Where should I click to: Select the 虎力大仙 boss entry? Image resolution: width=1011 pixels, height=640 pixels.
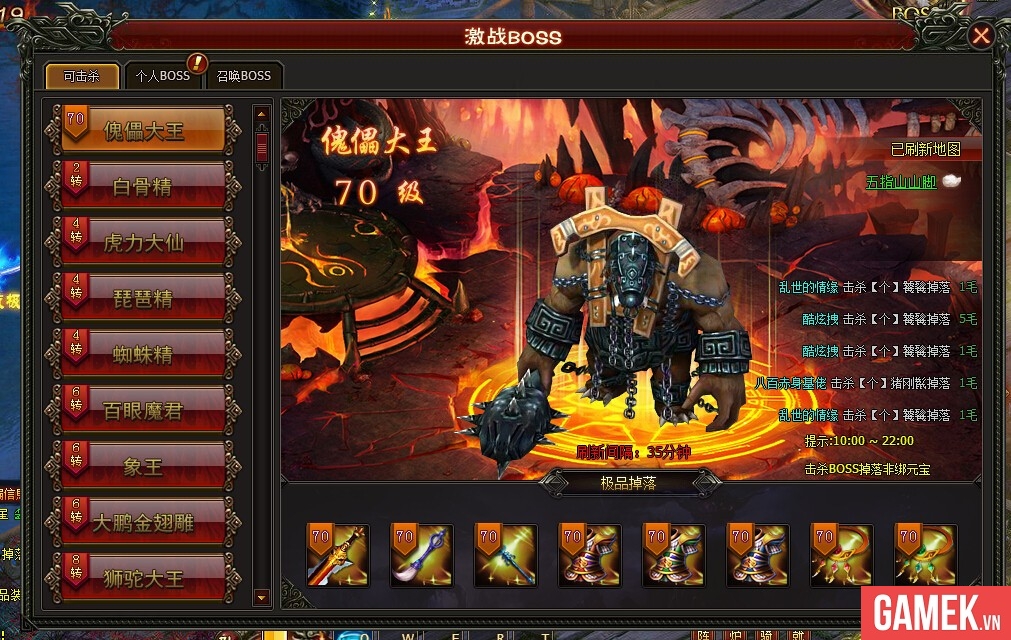pos(144,242)
